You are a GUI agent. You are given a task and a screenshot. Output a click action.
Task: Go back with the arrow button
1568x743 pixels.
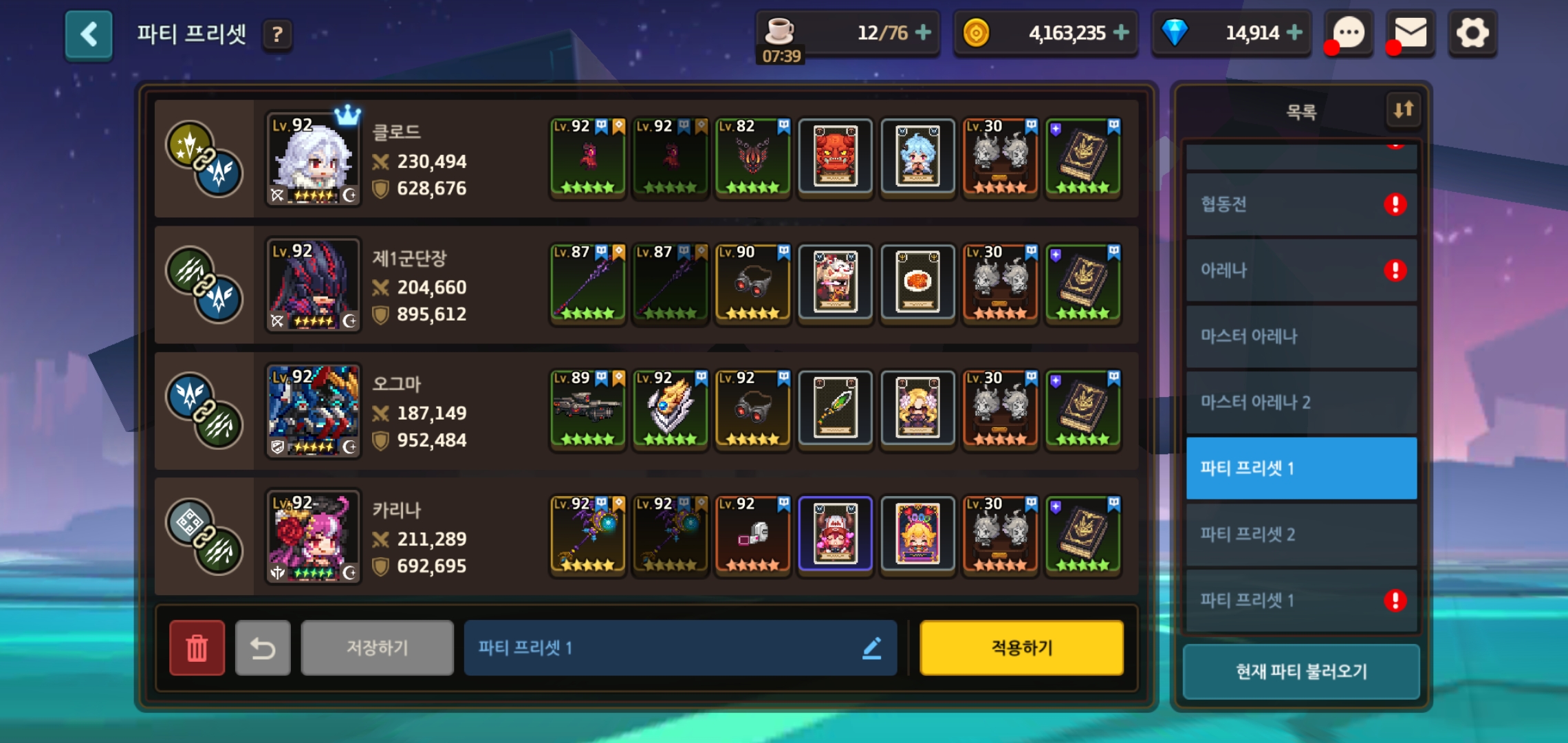click(89, 34)
